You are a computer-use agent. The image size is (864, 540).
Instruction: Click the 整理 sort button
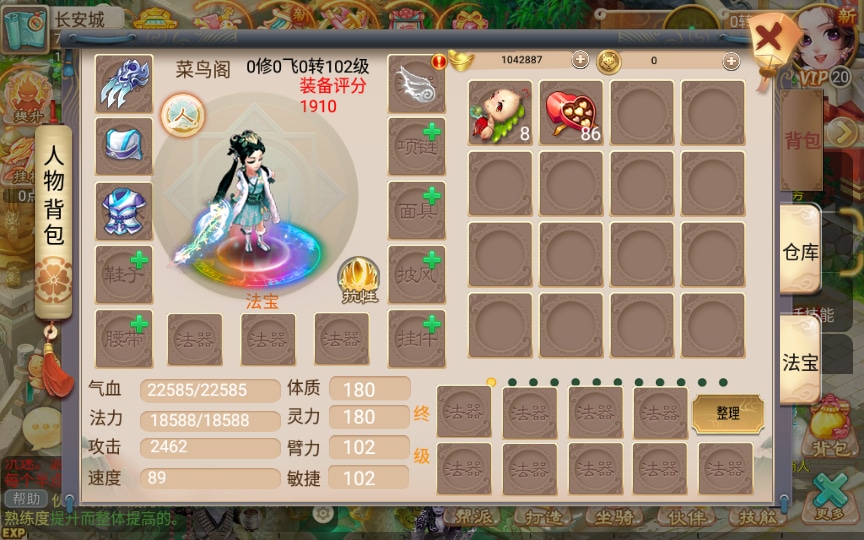(727, 413)
